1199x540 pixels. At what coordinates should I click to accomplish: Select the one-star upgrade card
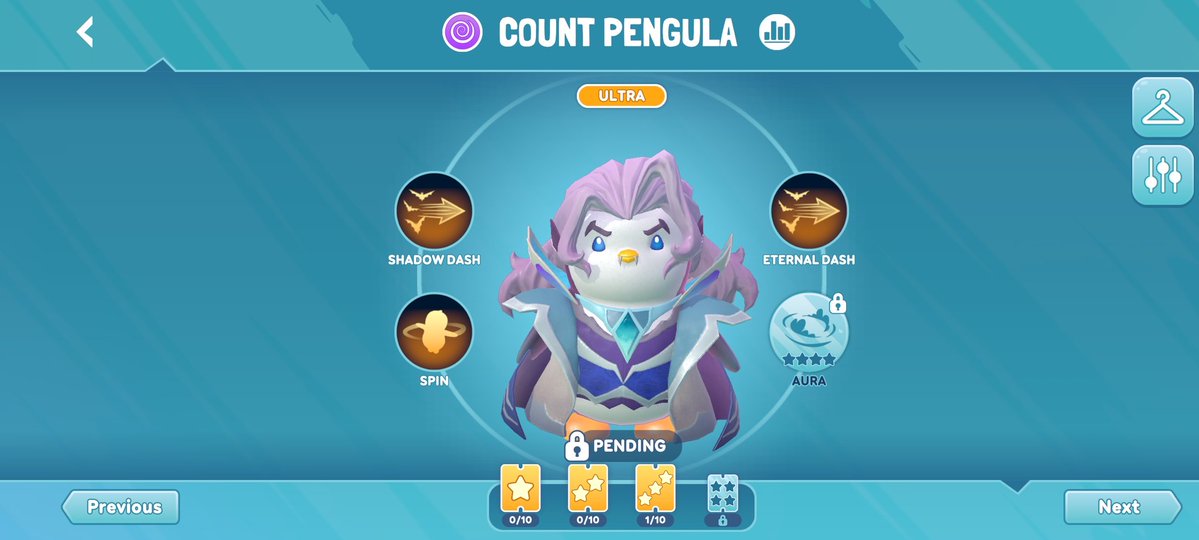tap(520, 489)
